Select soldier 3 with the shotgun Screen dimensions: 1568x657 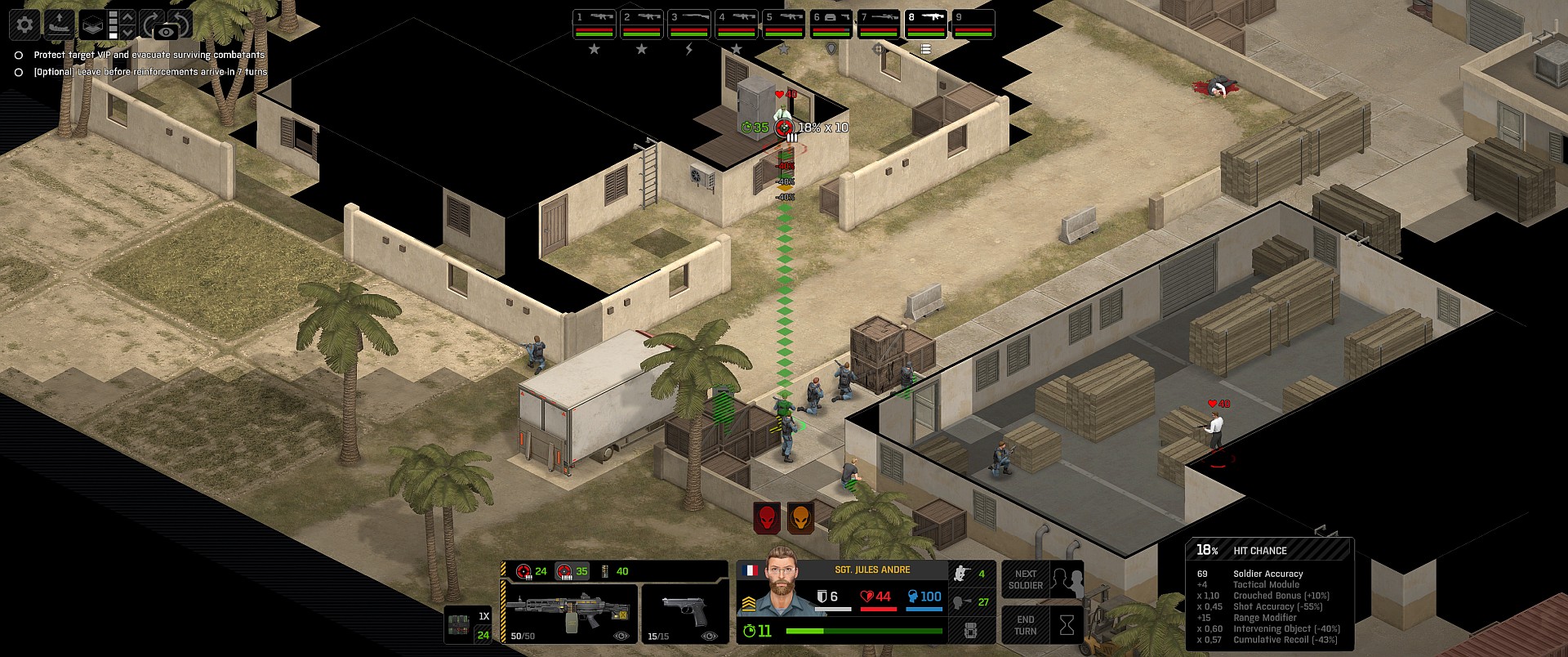coord(688,24)
